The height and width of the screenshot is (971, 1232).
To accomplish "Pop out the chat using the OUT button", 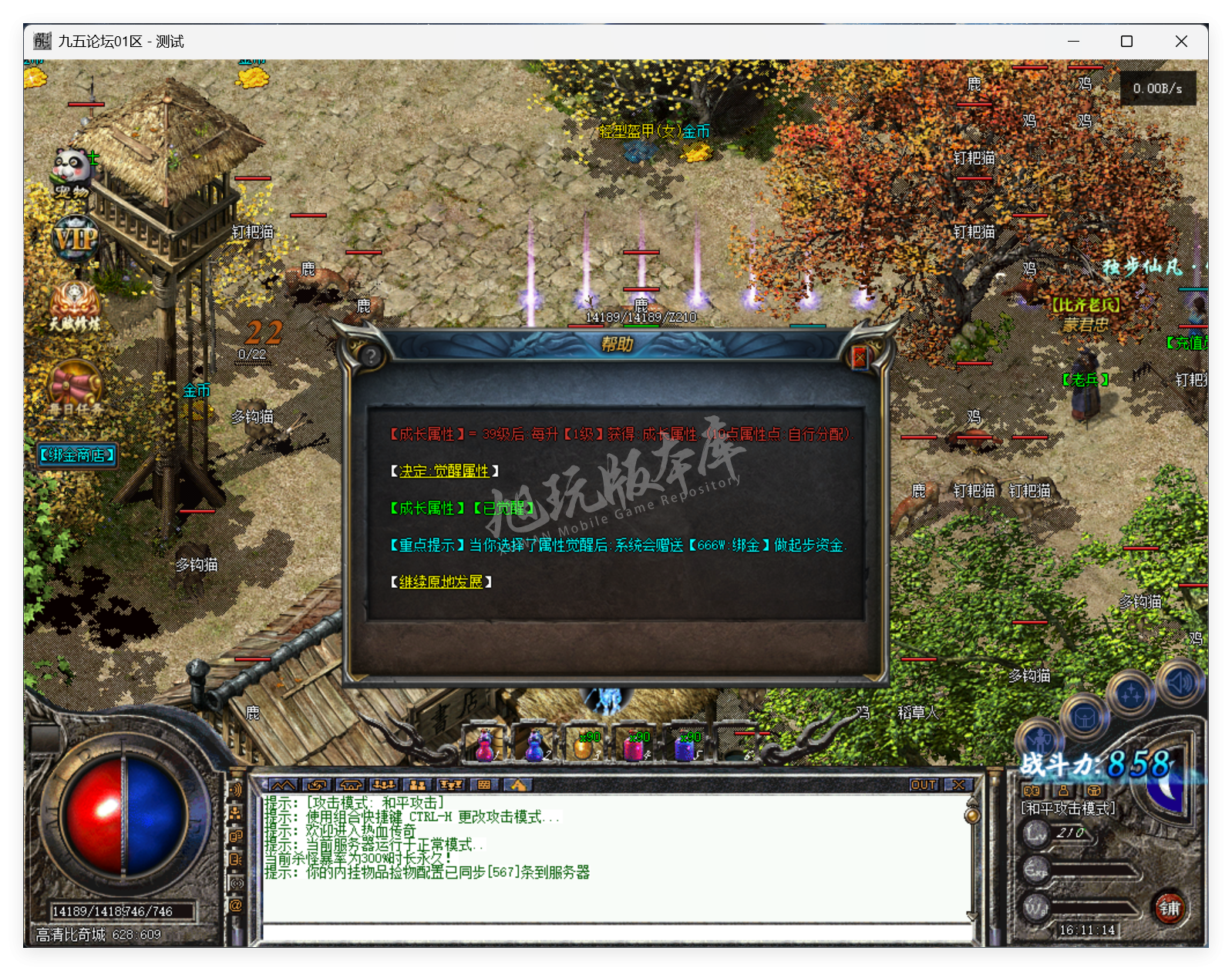I will (923, 784).
